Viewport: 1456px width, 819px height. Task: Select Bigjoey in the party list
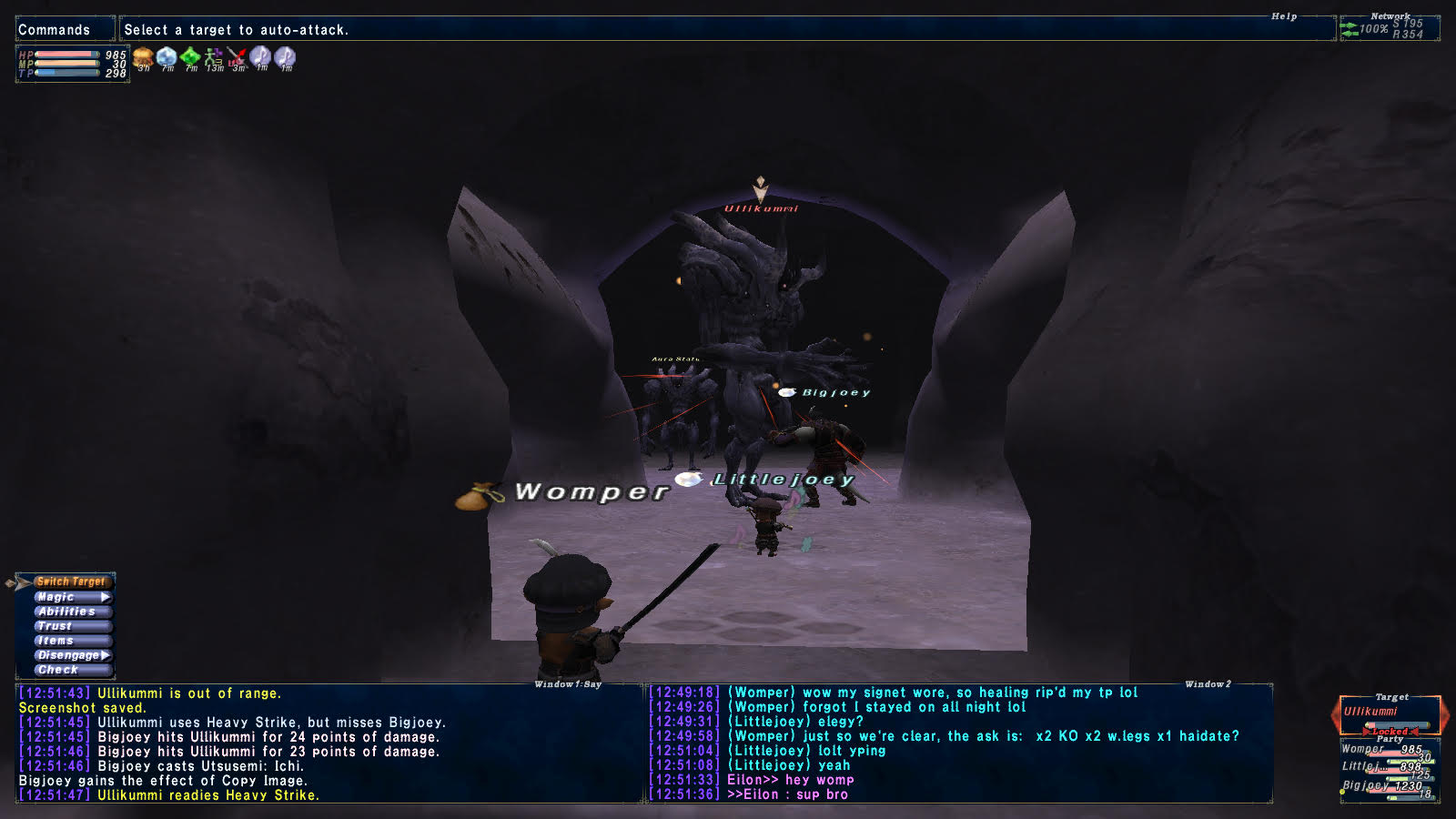pos(1384,785)
